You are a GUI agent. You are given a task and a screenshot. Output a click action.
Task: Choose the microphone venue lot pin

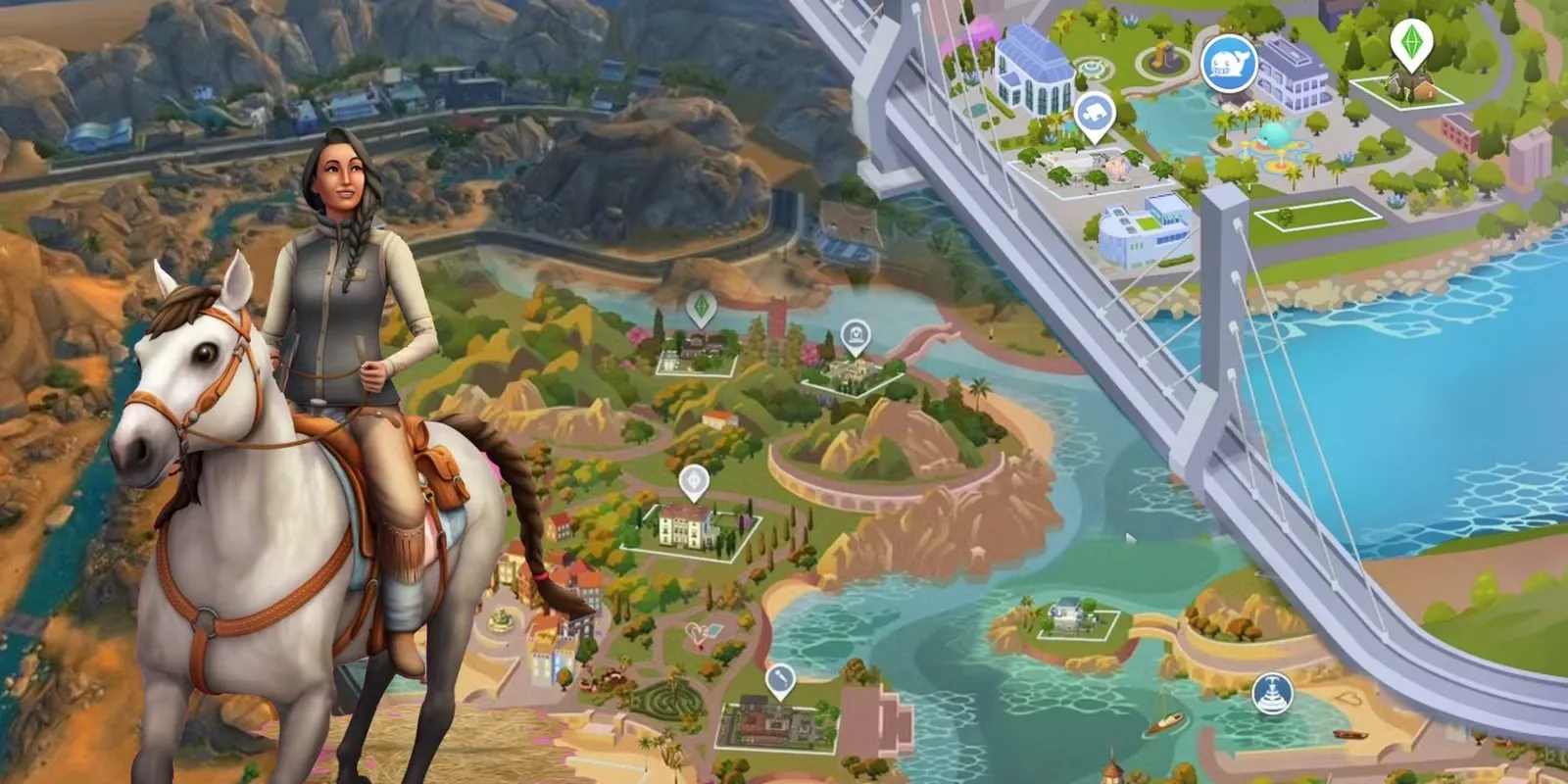[779, 679]
